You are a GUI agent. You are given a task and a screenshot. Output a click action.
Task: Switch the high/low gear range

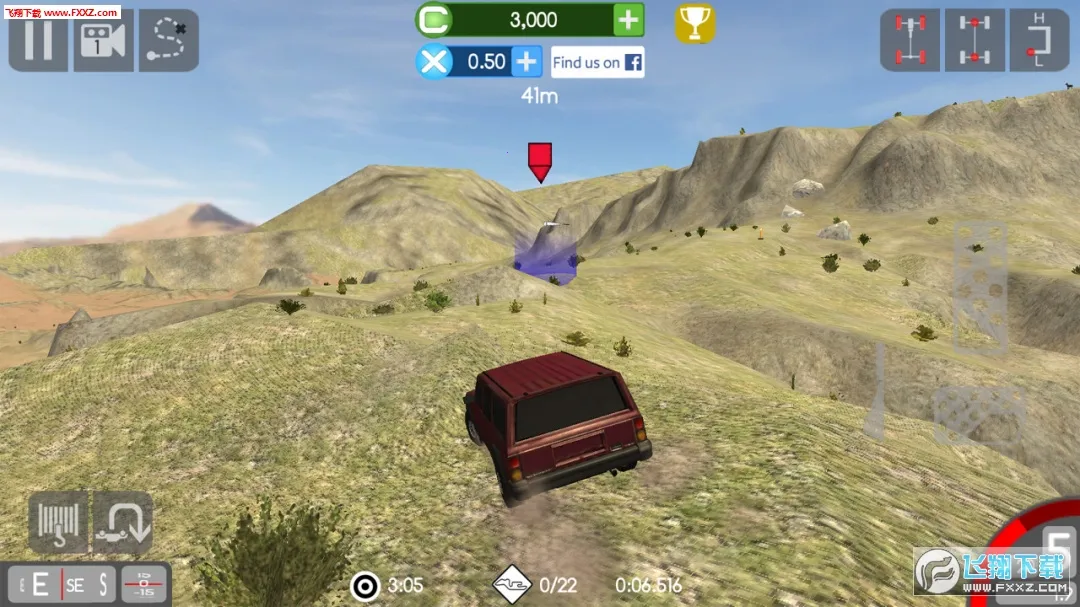point(1039,40)
